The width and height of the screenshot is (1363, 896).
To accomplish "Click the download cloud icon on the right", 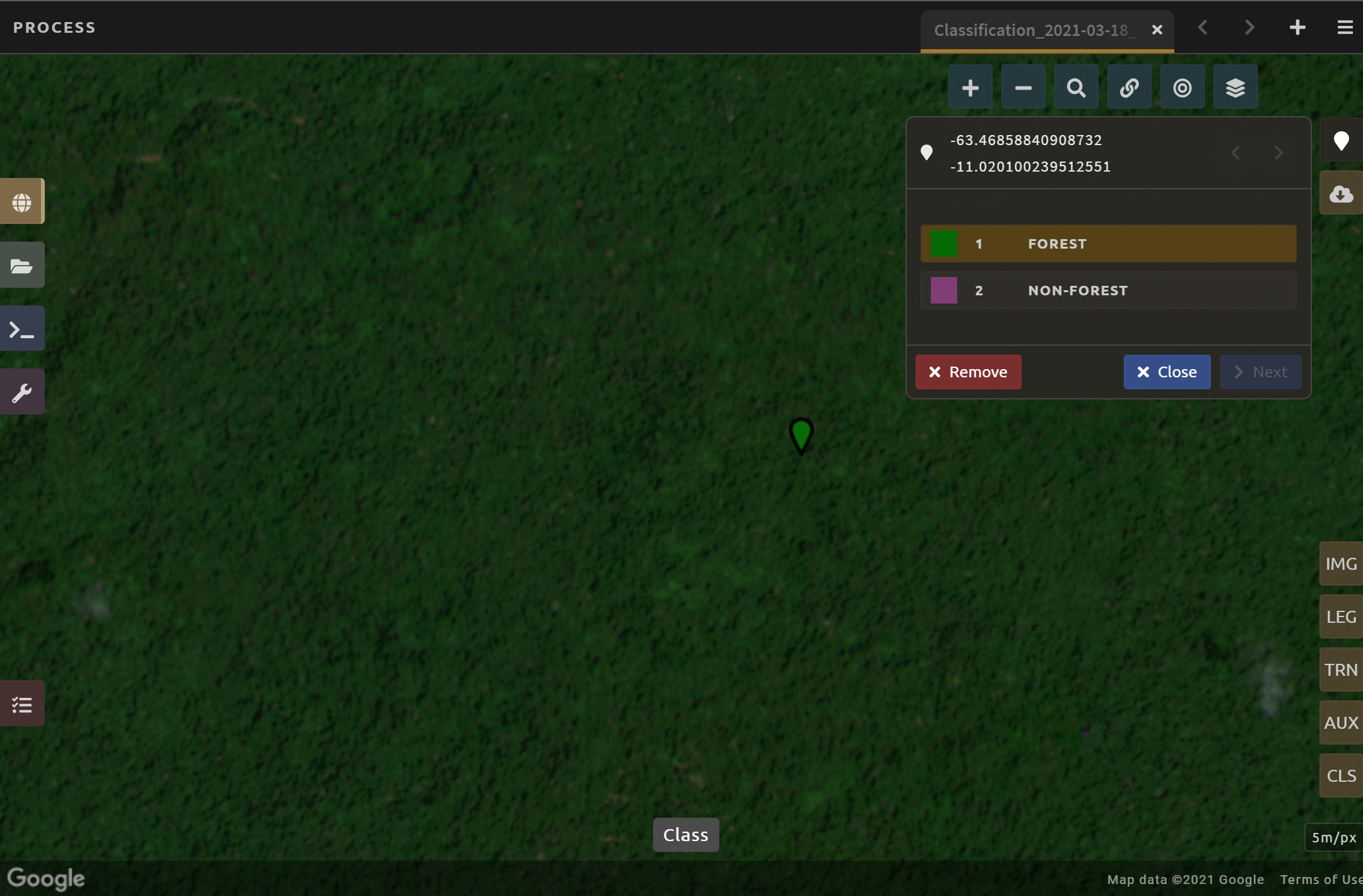I will pyautogui.click(x=1340, y=193).
